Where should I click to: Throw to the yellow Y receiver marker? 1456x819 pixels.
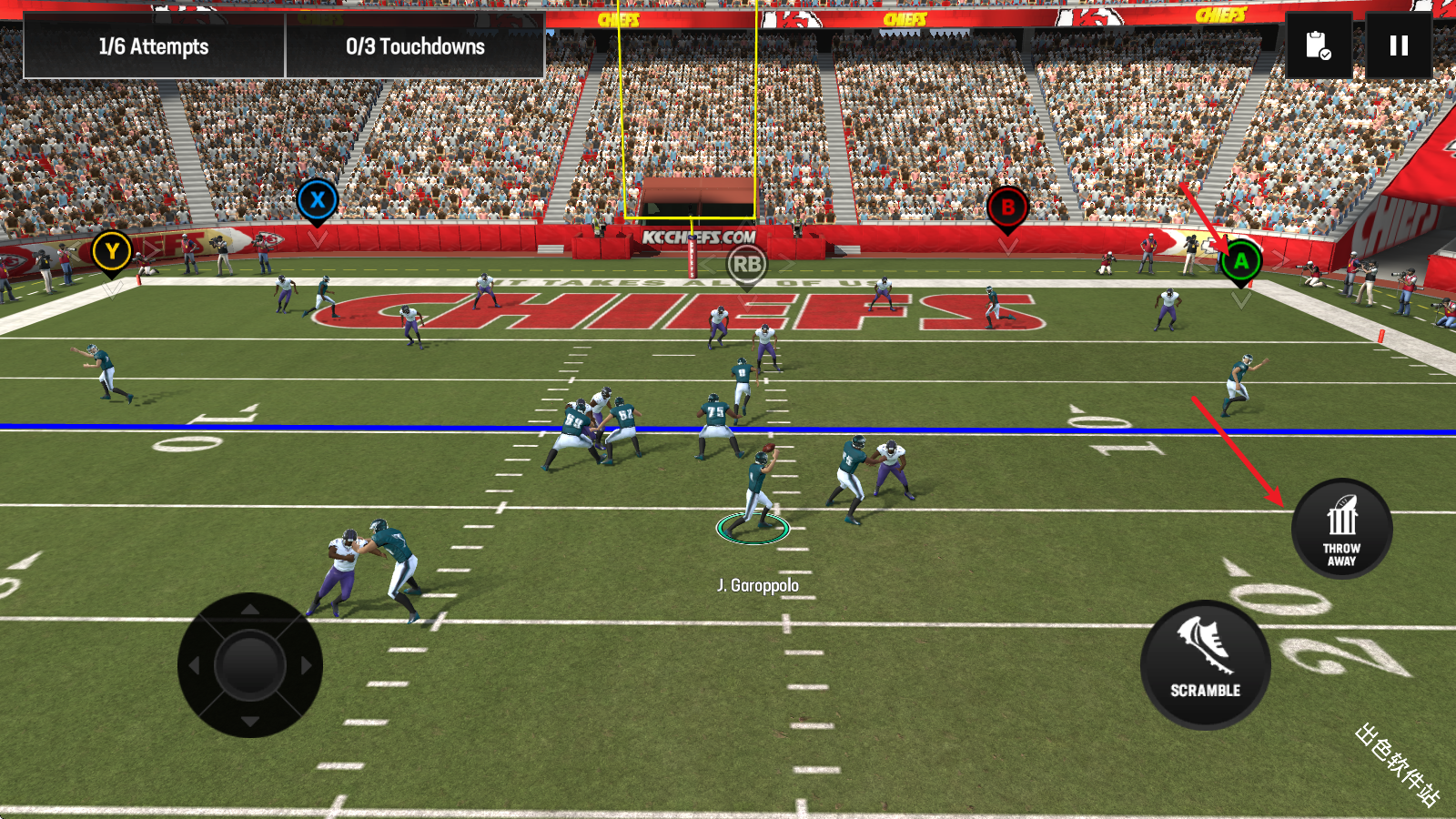tap(112, 252)
